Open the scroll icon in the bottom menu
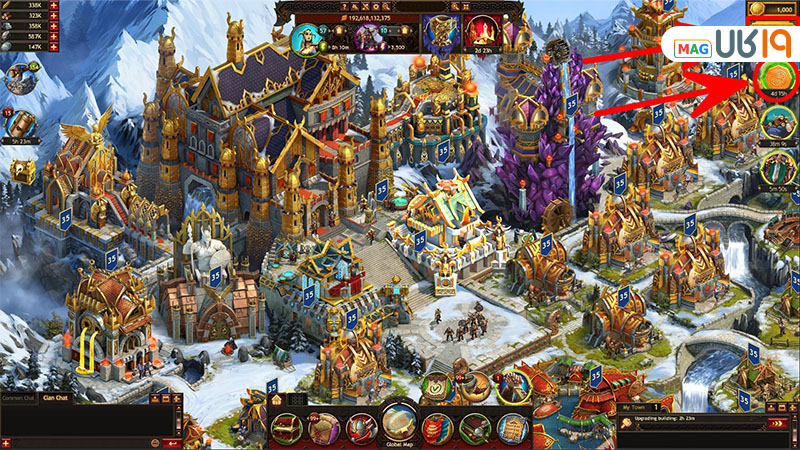The image size is (800, 450). (513, 428)
